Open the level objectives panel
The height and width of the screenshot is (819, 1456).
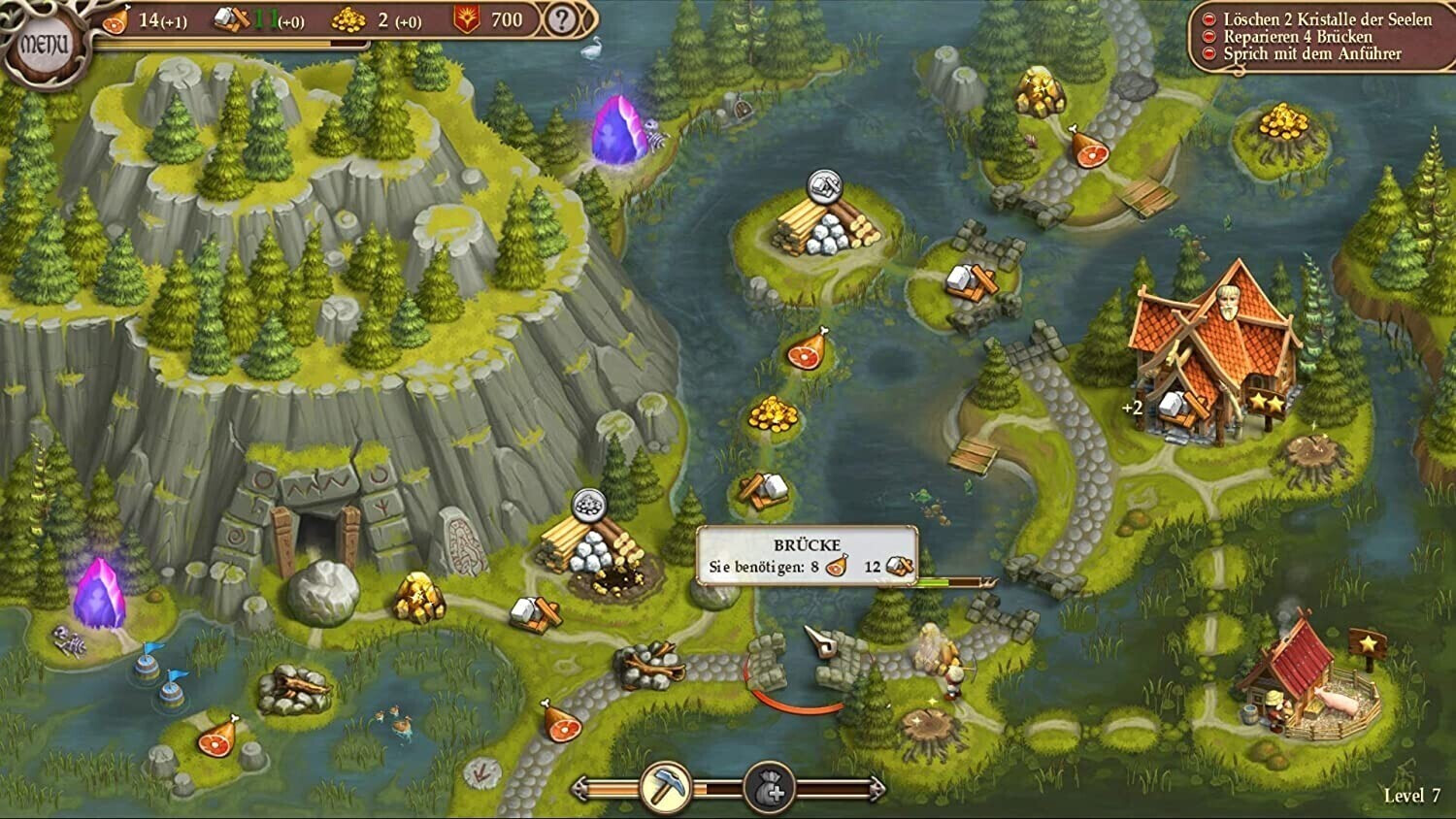[x=1318, y=37]
